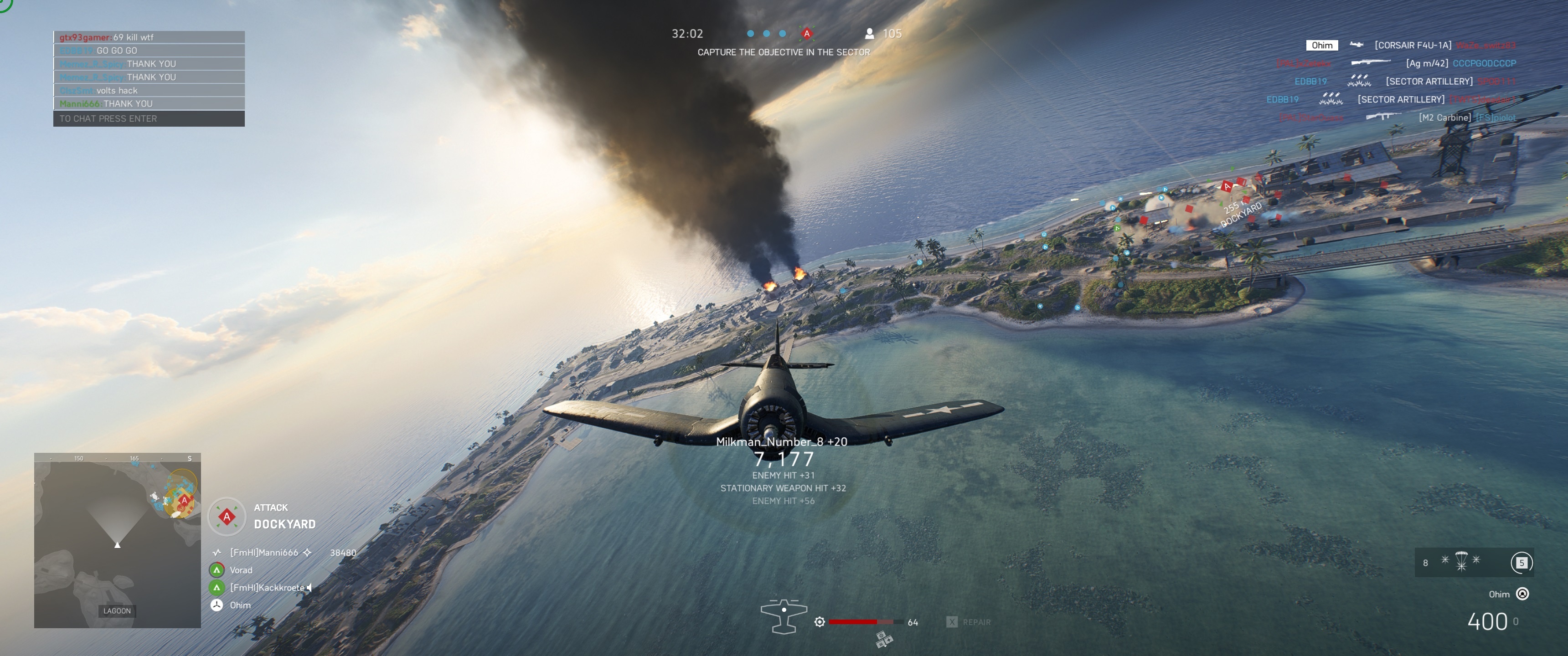Pick squad member [FmHl]Kackkroete
1568x656 pixels.
pyautogui.click(x=267, y=588)
